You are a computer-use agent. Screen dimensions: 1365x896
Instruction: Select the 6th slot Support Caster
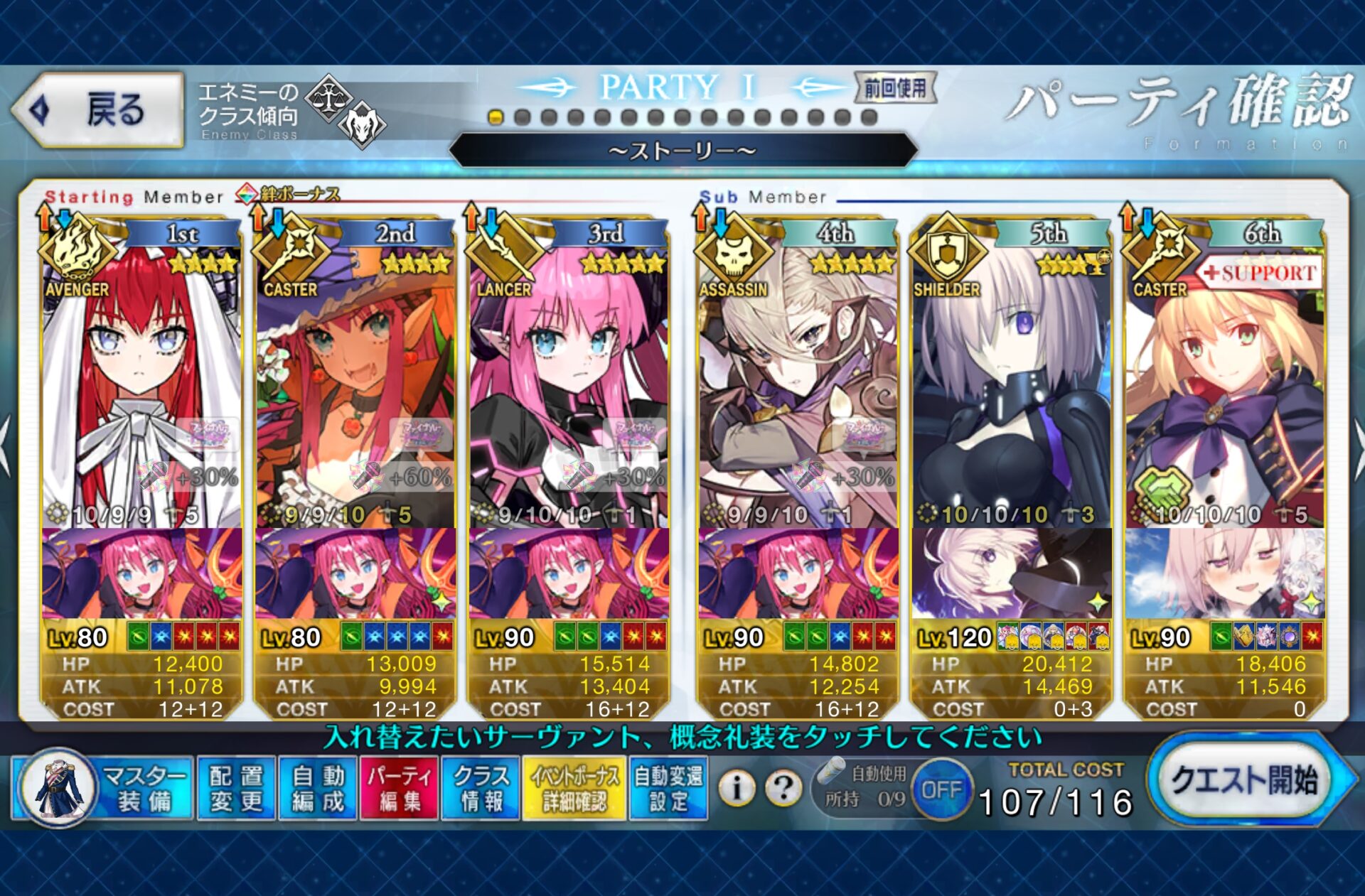tap(1224, 384)
